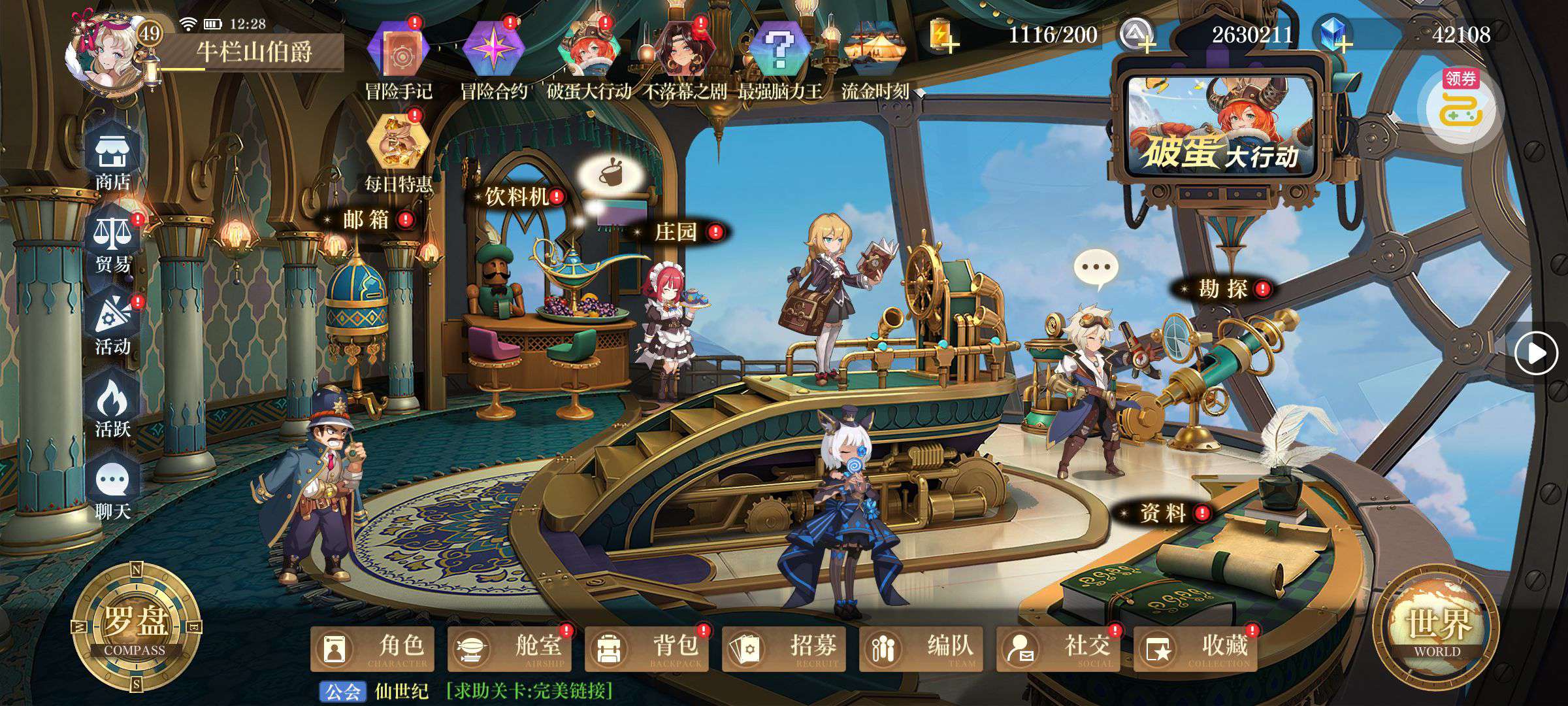Image resolution: width=1568 pixels, height=706 pixels.
Task: Open the 社交 Social menu
Action: pos(1060,648)
